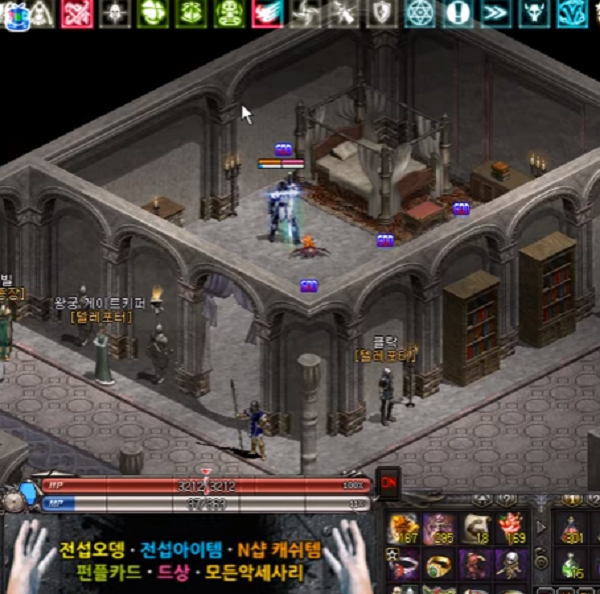Use the green potion stack of 15

[x=571, y=565]
